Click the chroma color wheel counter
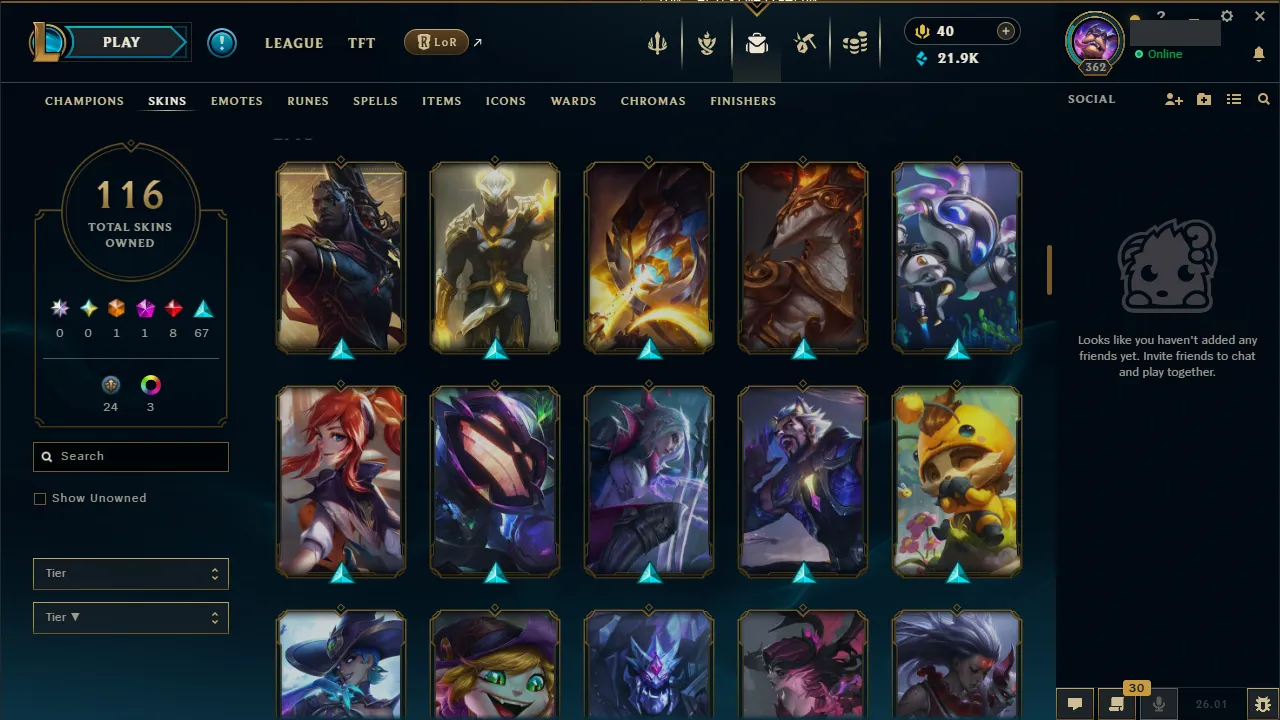The height and width of the screenshot is (720, 1280). 150,385
